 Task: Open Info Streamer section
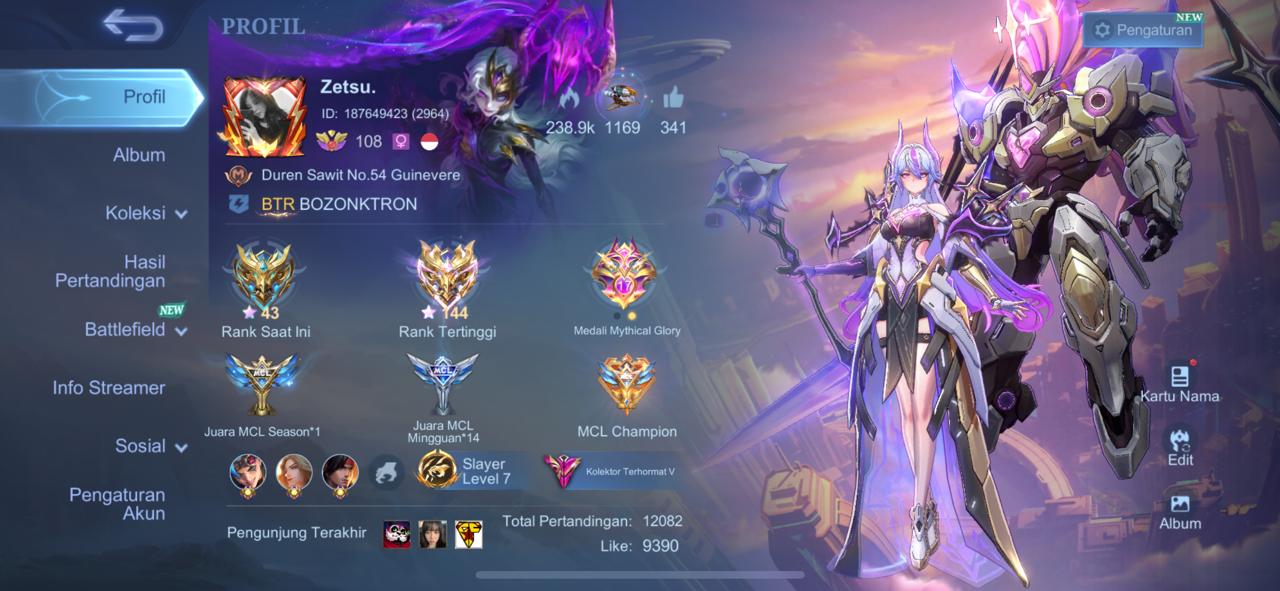coord(109,388)
